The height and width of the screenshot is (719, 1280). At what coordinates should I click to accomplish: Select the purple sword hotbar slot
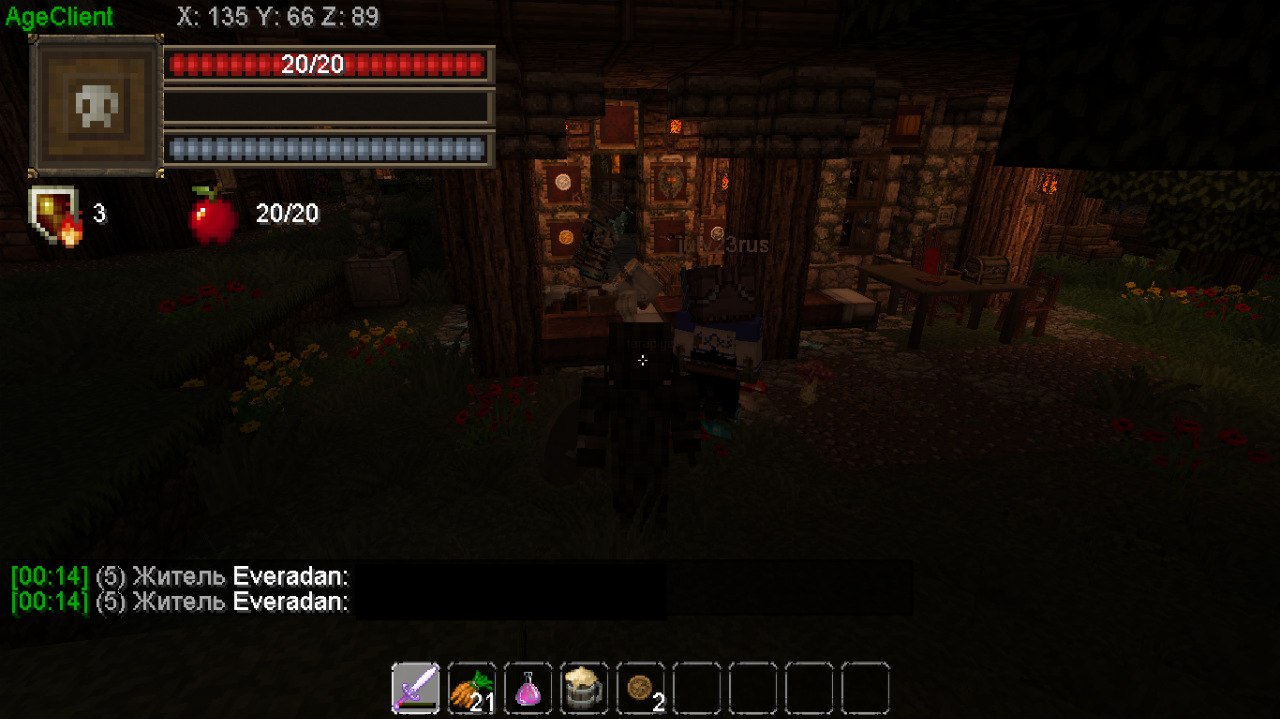415,688
